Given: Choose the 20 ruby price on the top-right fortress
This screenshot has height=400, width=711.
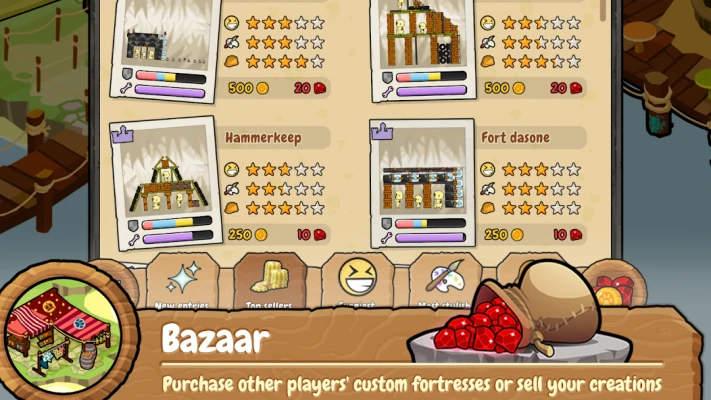Looking at the screenshot, I should click(562, 88).
